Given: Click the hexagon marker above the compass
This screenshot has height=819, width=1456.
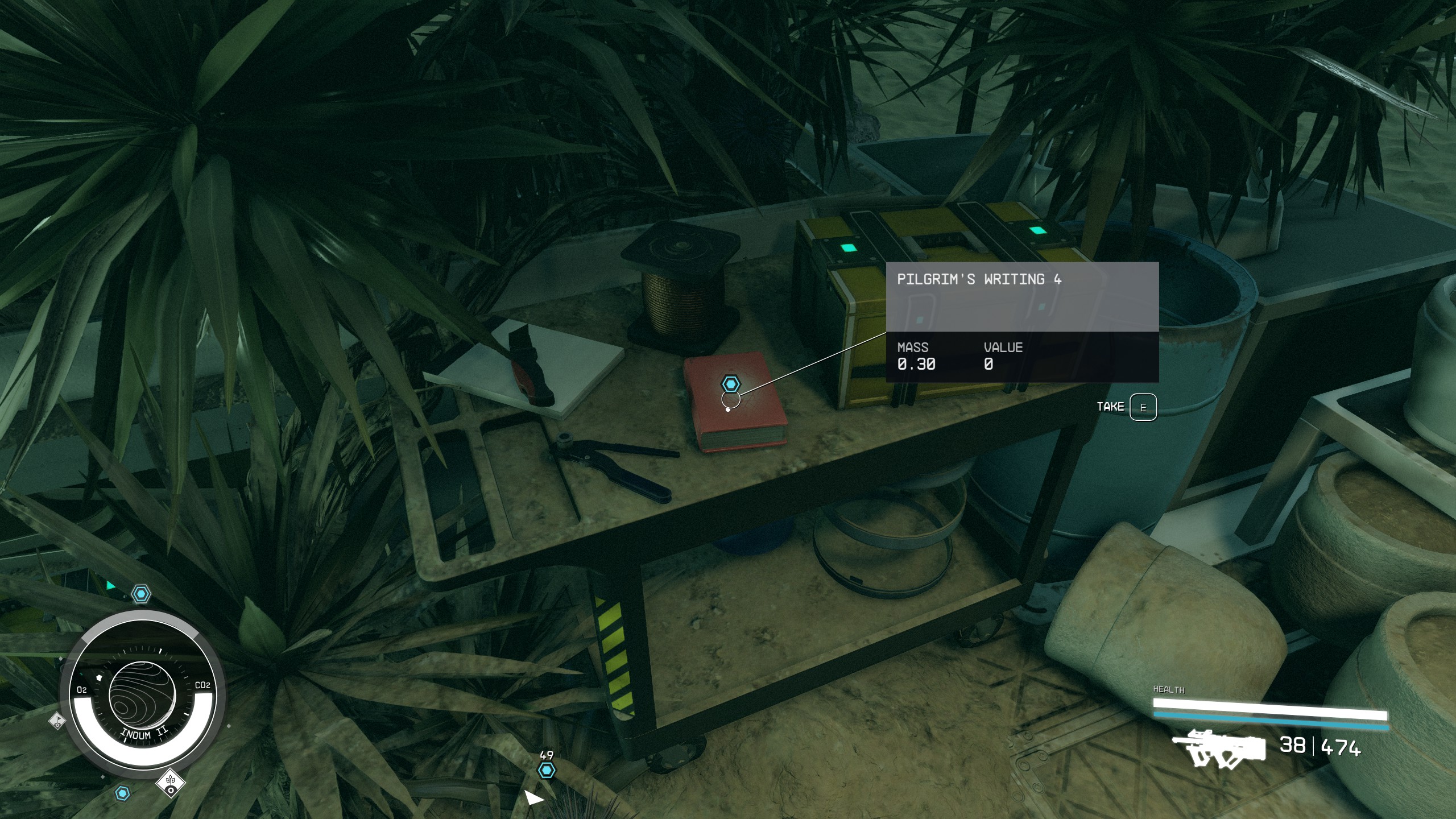Looking at the screenshot, I should point(141,595).
